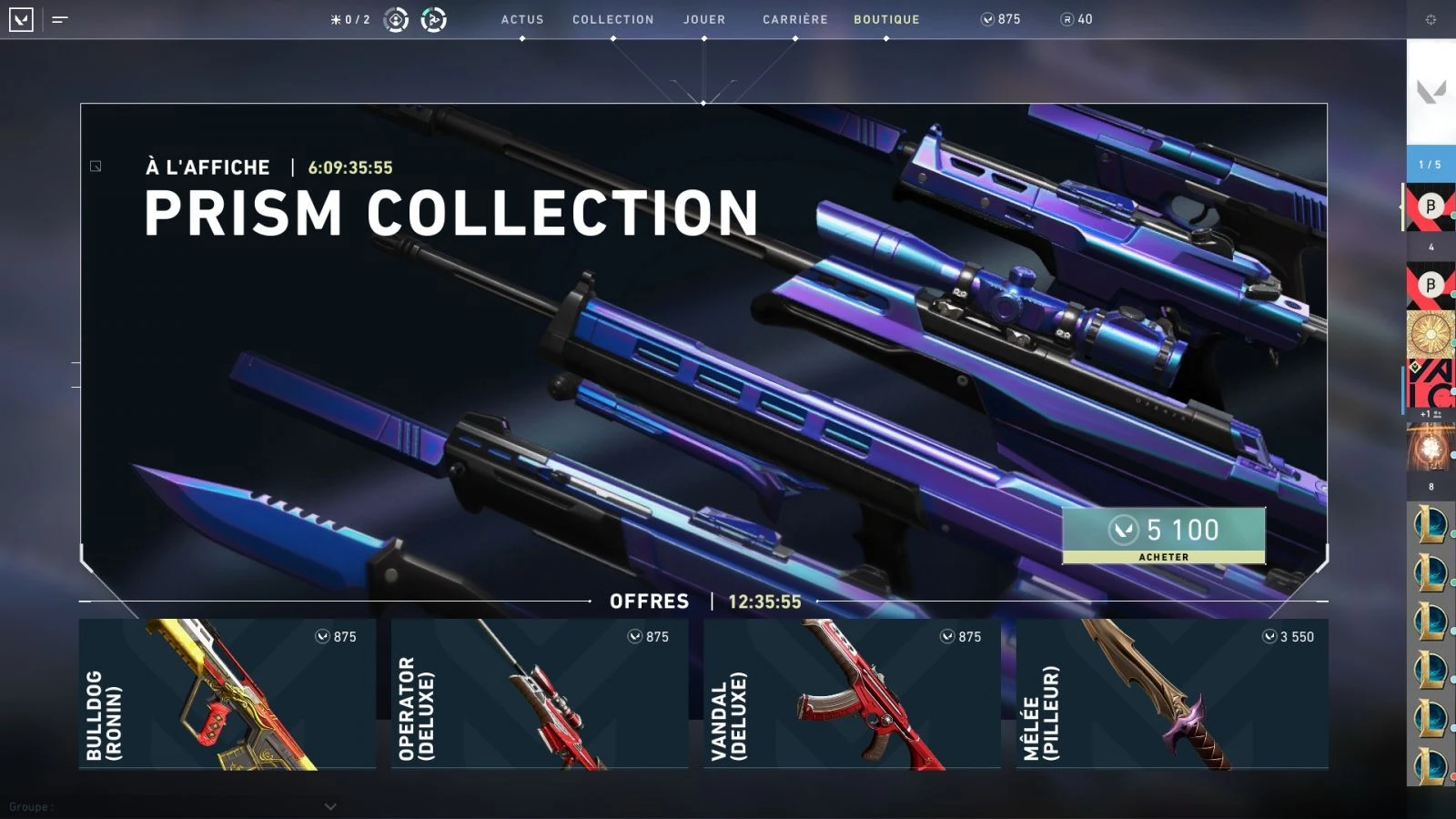Click the Valorant logo in top-left corner
This screenshot has width=1456, height=819.
pos(21,19)
